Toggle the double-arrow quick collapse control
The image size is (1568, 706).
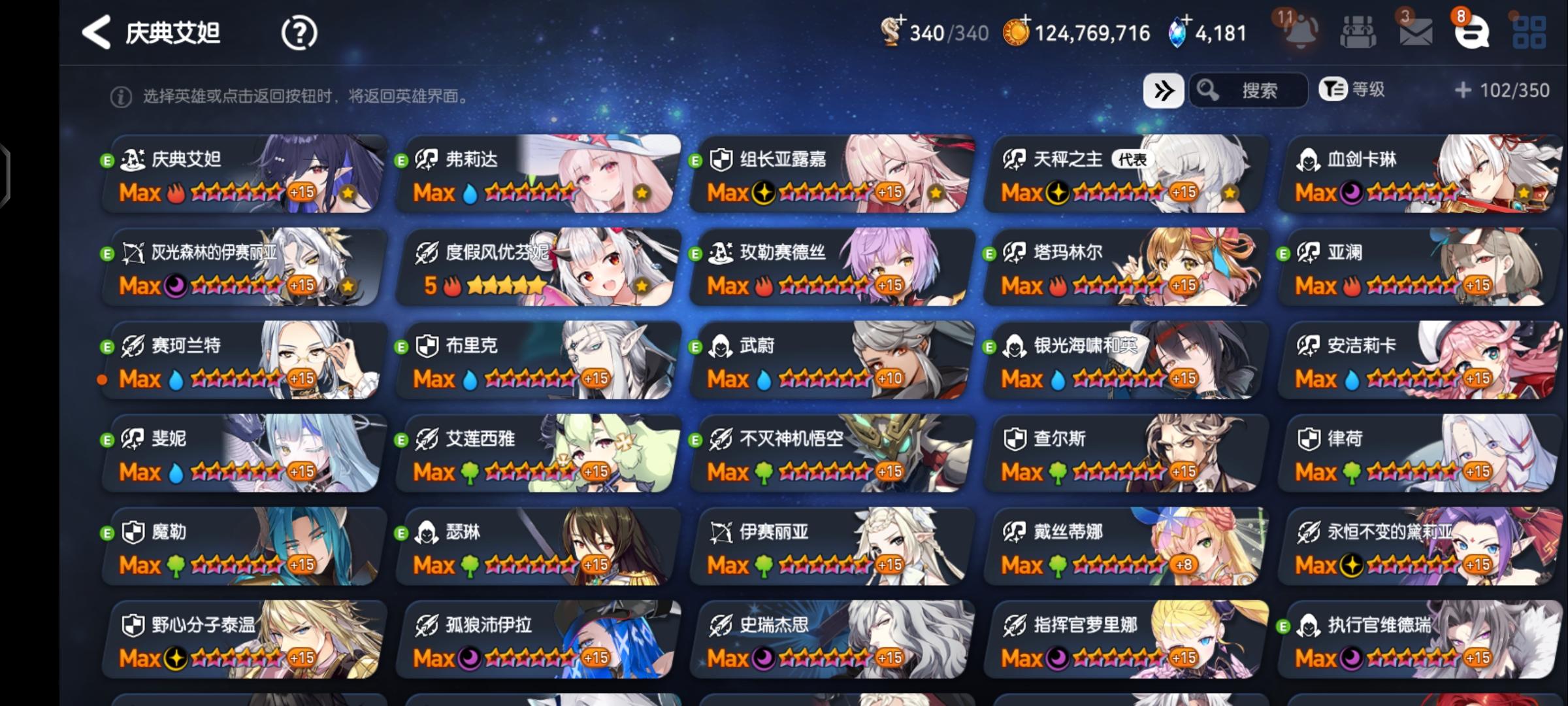pyautogui.click(x=1164, y=91)
